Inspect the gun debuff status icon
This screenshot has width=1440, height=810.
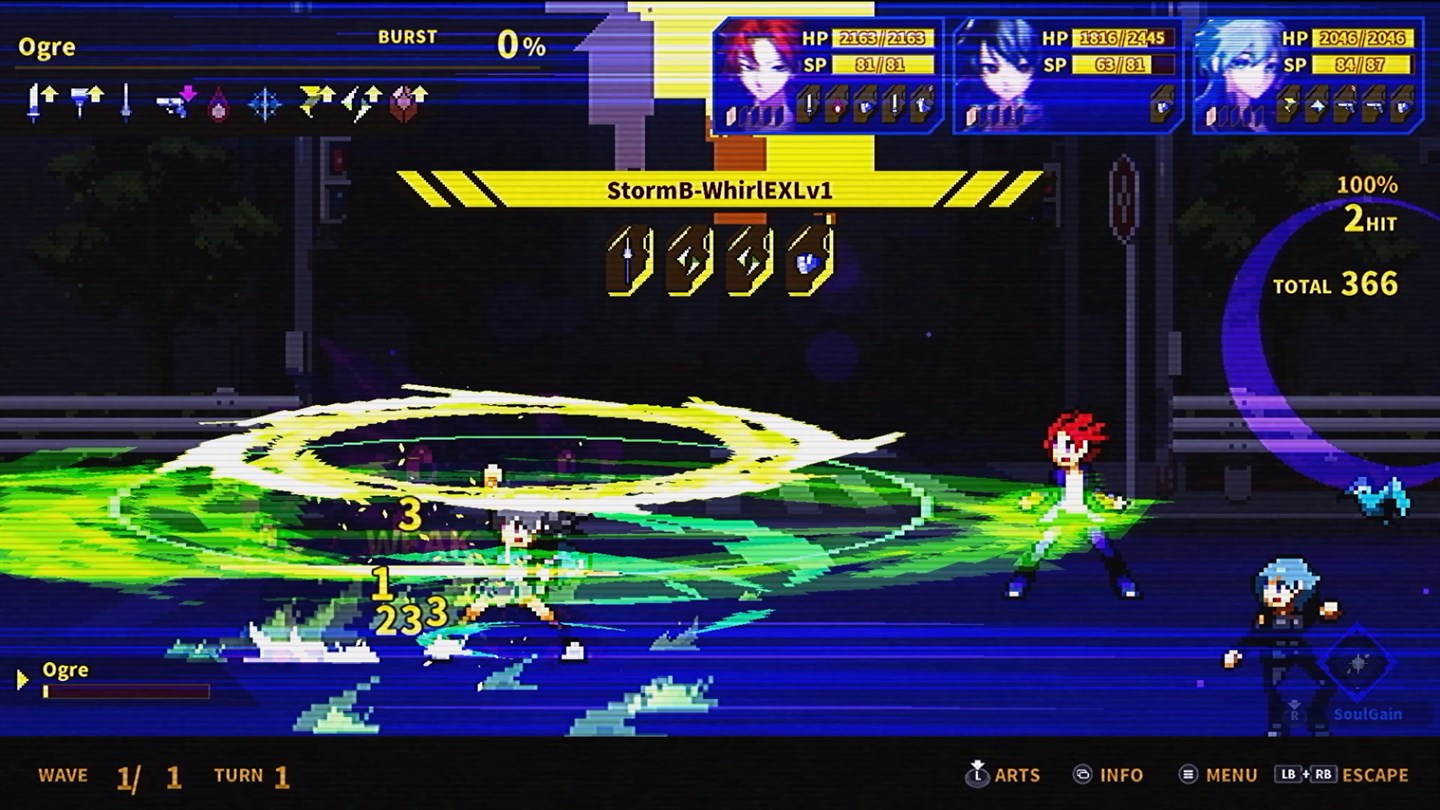tap(177, 102)
